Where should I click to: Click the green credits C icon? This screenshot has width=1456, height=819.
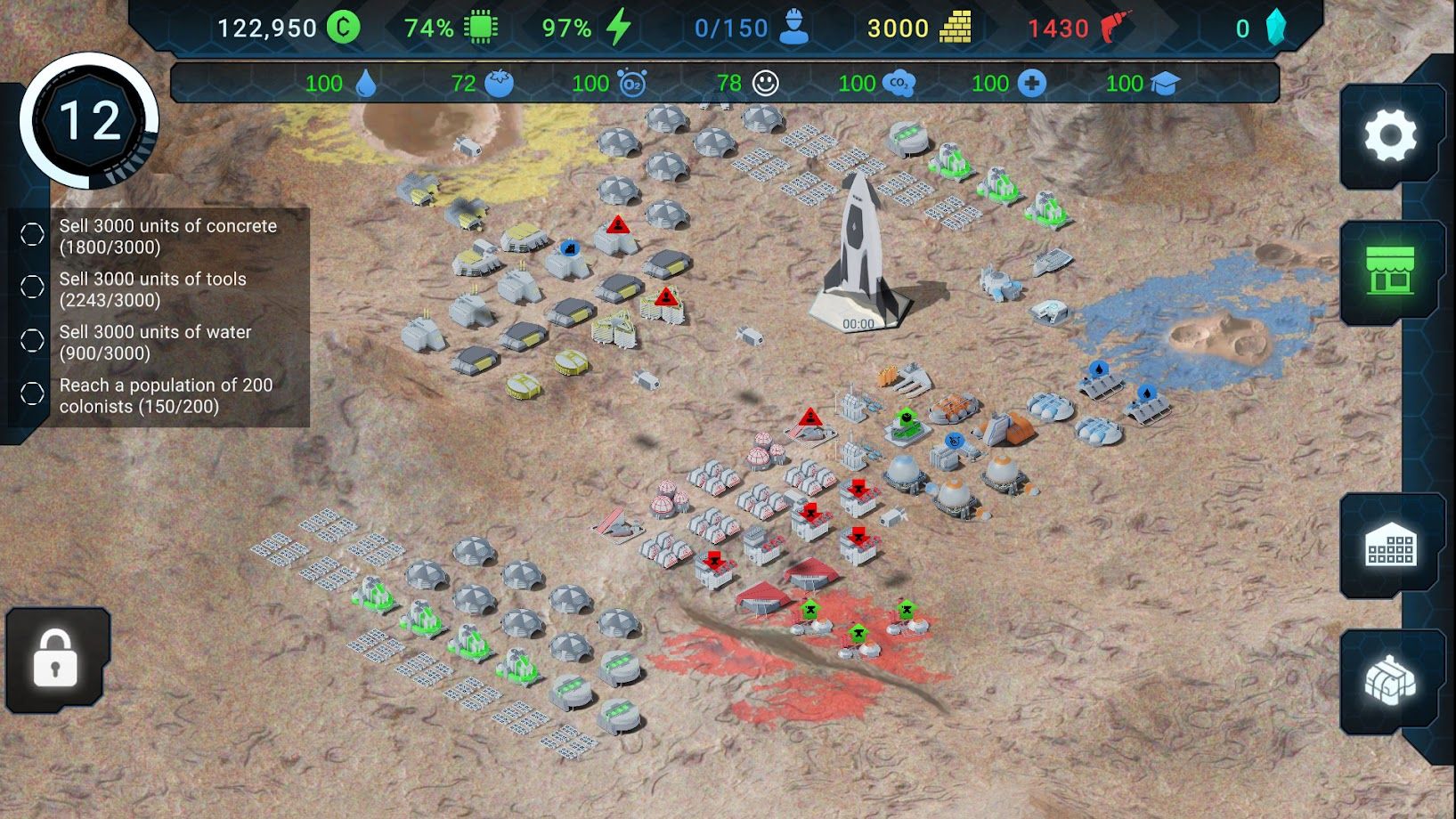point(342,27)
